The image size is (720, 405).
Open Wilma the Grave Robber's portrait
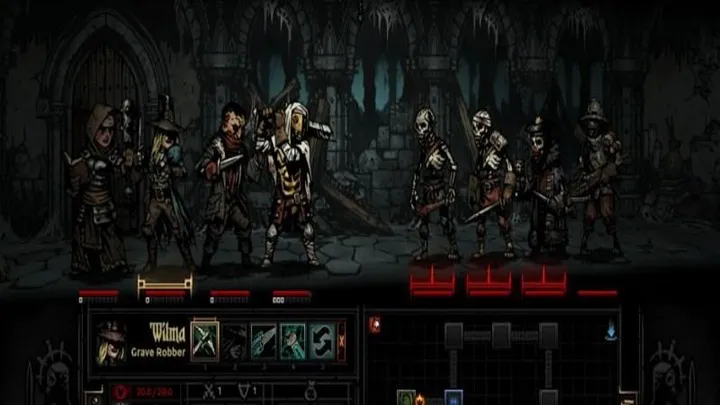tap(112, 341)
